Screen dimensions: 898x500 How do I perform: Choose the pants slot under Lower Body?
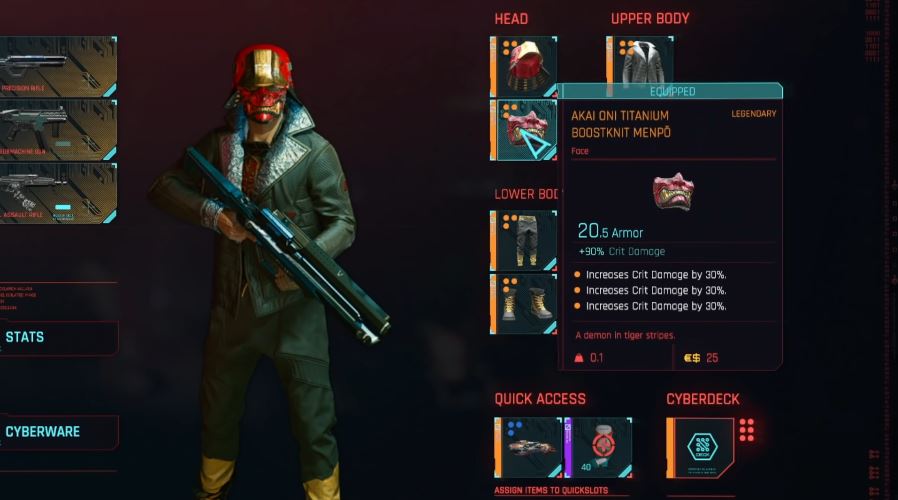tap(524, 240)
